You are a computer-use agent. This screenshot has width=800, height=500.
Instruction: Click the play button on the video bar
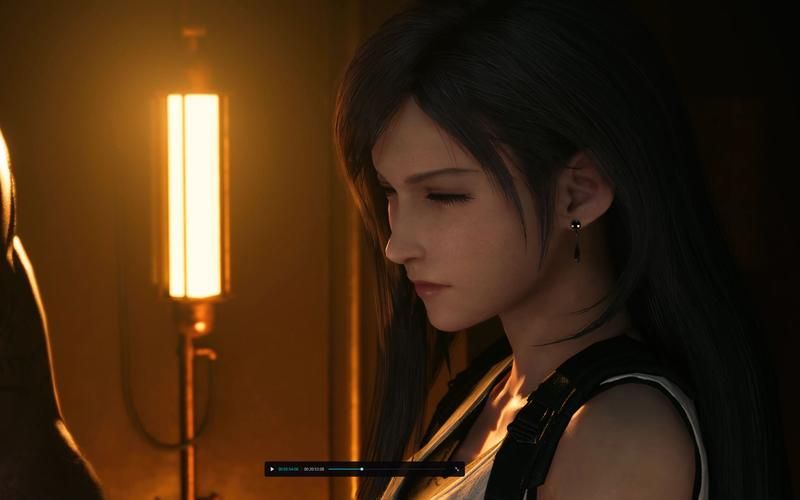click(x=272, y=469)
